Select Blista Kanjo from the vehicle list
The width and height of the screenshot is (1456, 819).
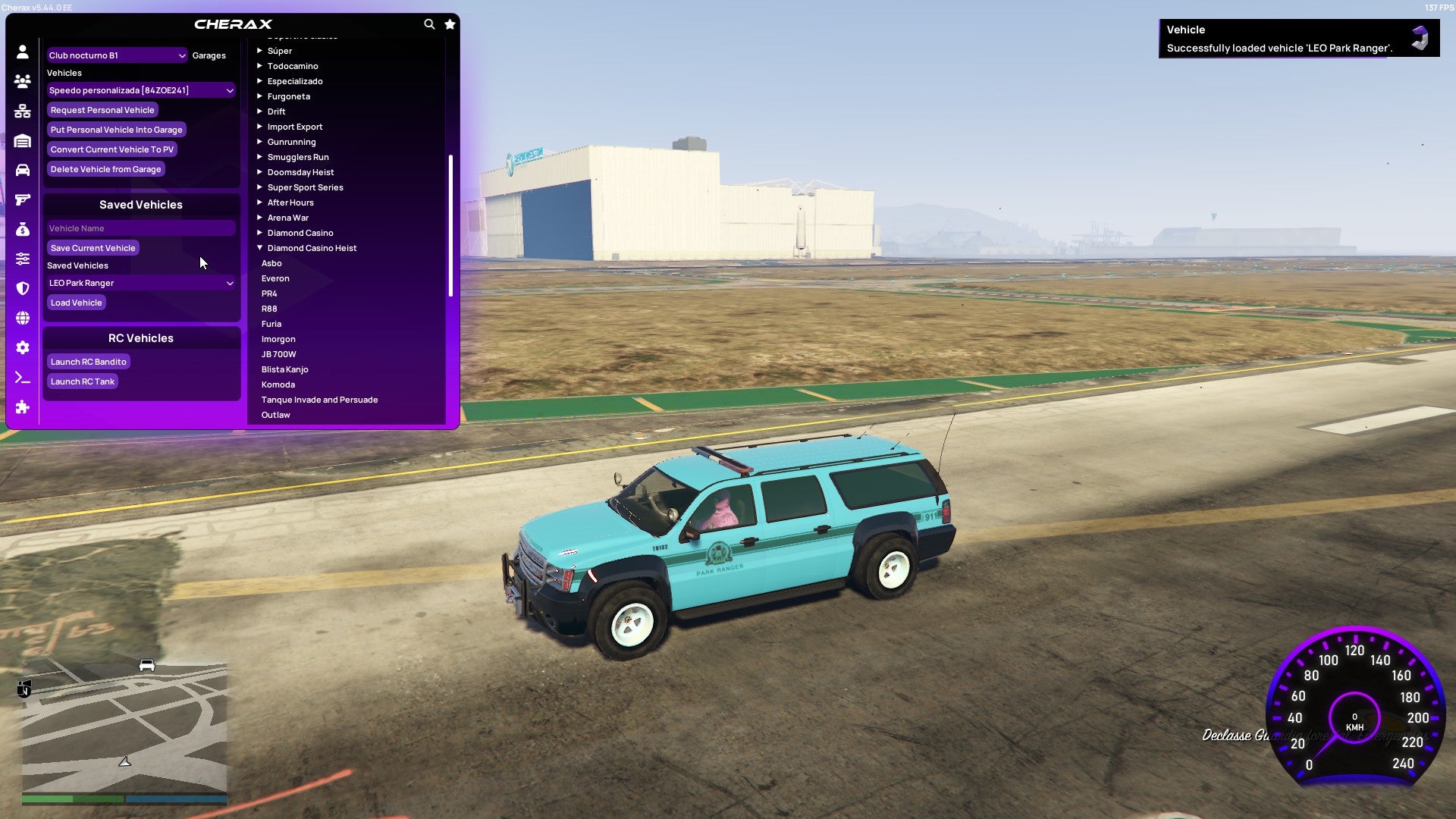284,369
